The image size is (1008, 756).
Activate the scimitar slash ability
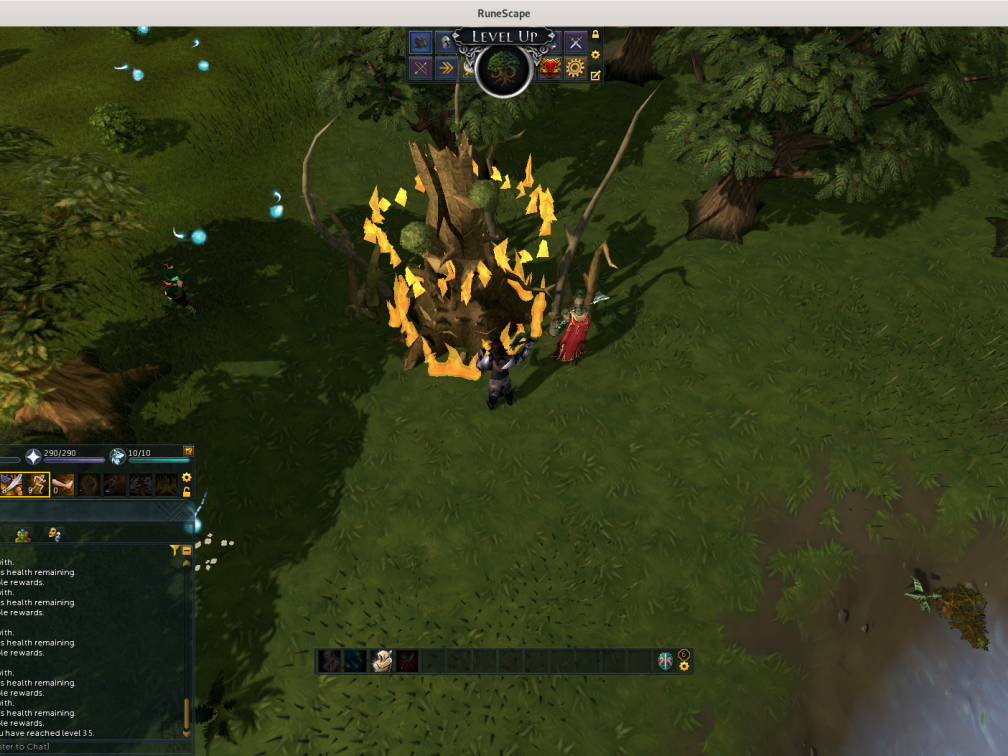point(12,485)
